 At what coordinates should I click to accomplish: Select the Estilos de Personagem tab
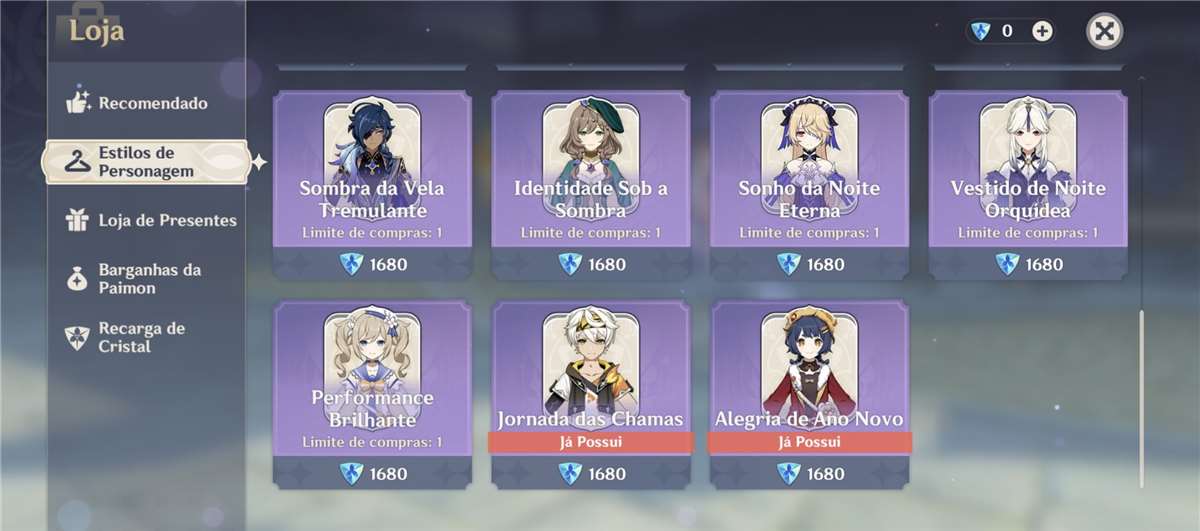(x=145, y=162)
